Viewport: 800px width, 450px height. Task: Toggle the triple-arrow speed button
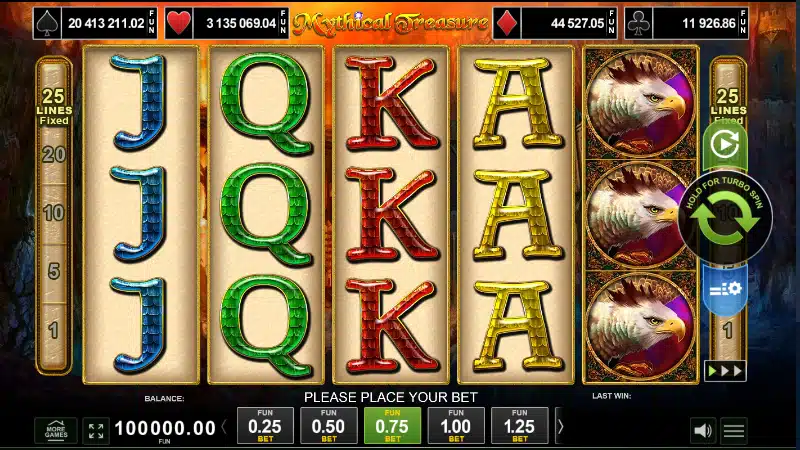(725, 370)
